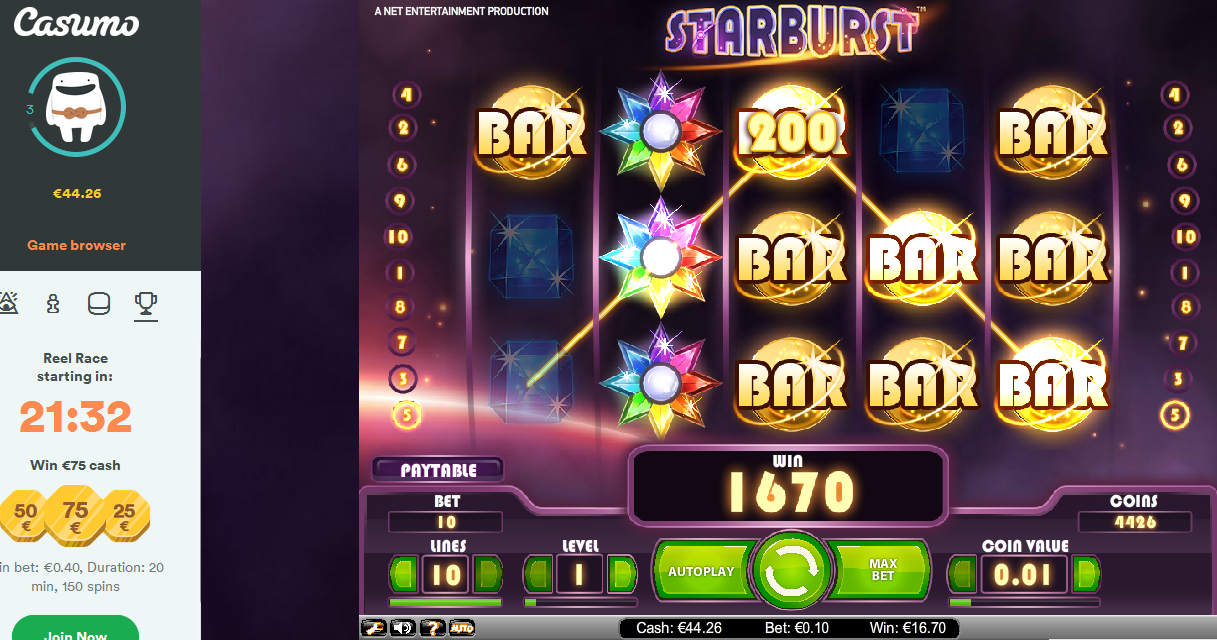Lower the bet level
This screenshot has width=1217, height=640.
coord(538,574)
